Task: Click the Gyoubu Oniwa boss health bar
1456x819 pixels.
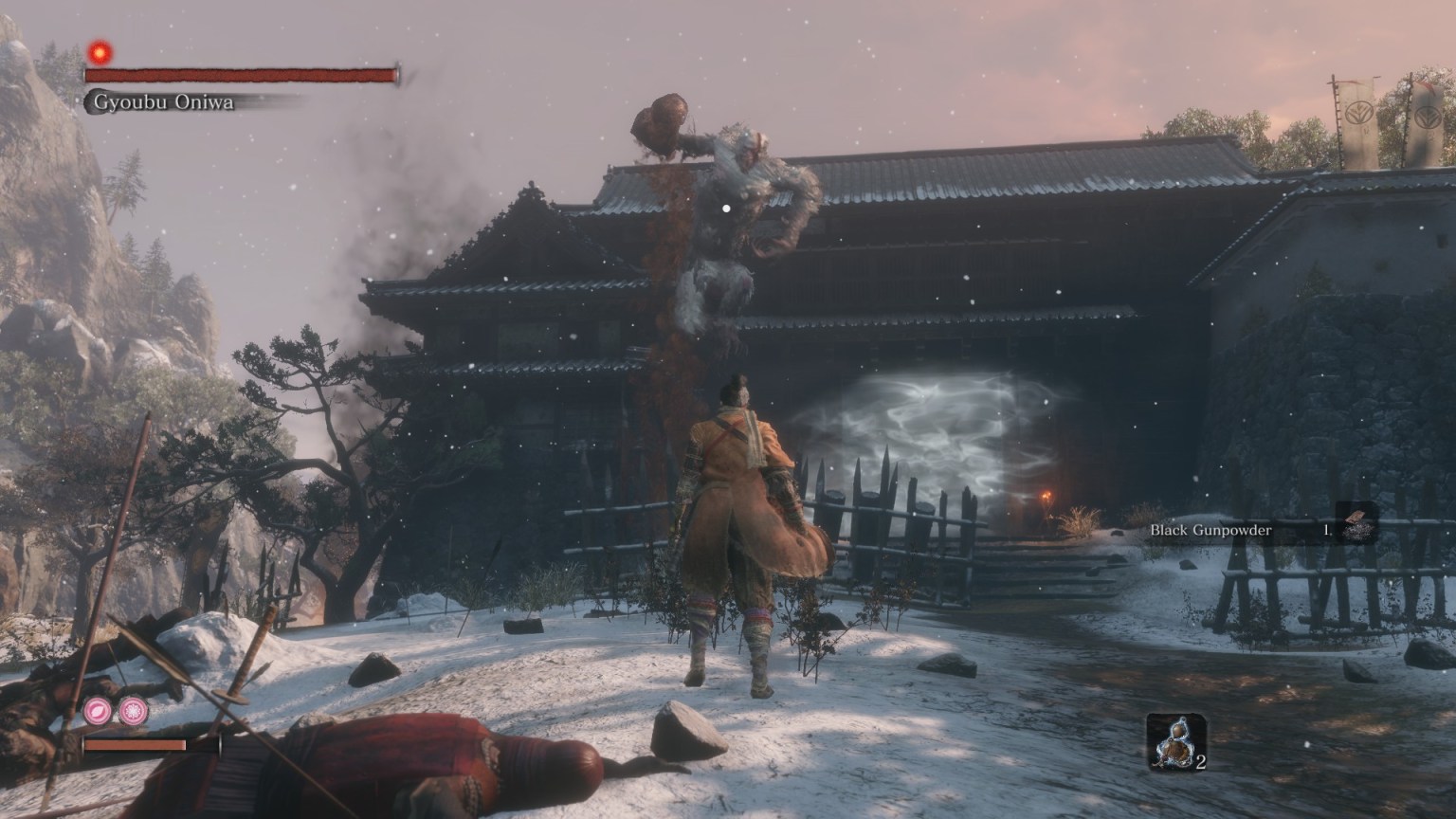Action: click(x=242, y=75)
